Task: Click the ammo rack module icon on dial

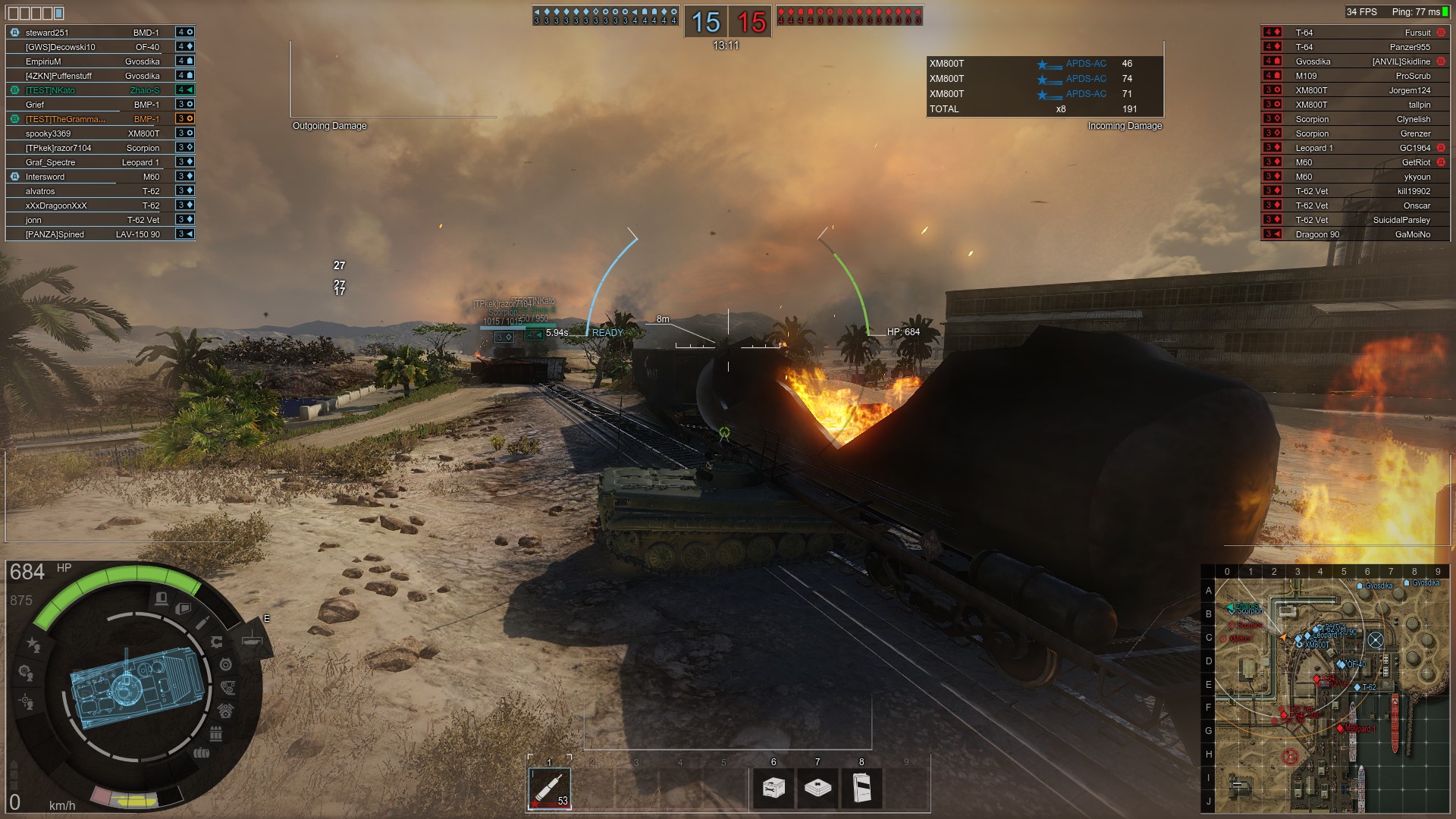Action: [215, 733]
